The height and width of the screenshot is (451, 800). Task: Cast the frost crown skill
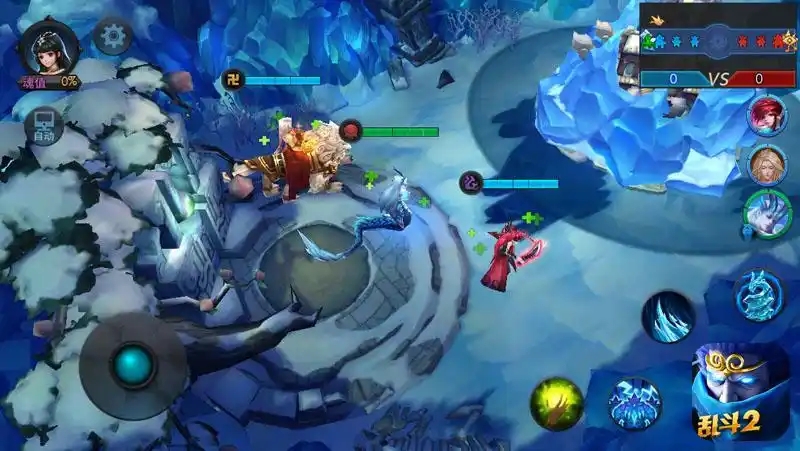(x=635, y=403)
